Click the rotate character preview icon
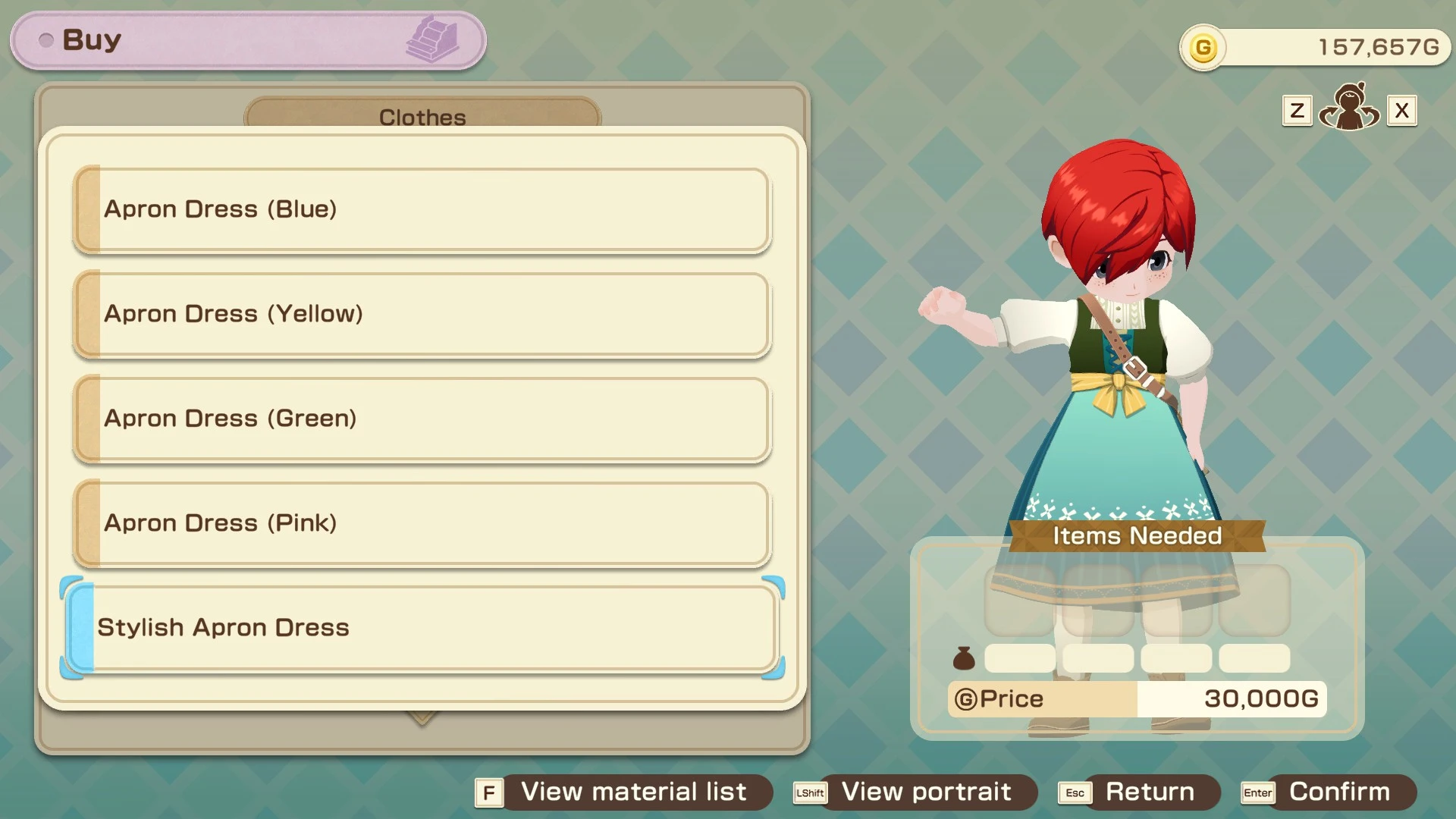The image size is (1456, 819). point(1349,108)
